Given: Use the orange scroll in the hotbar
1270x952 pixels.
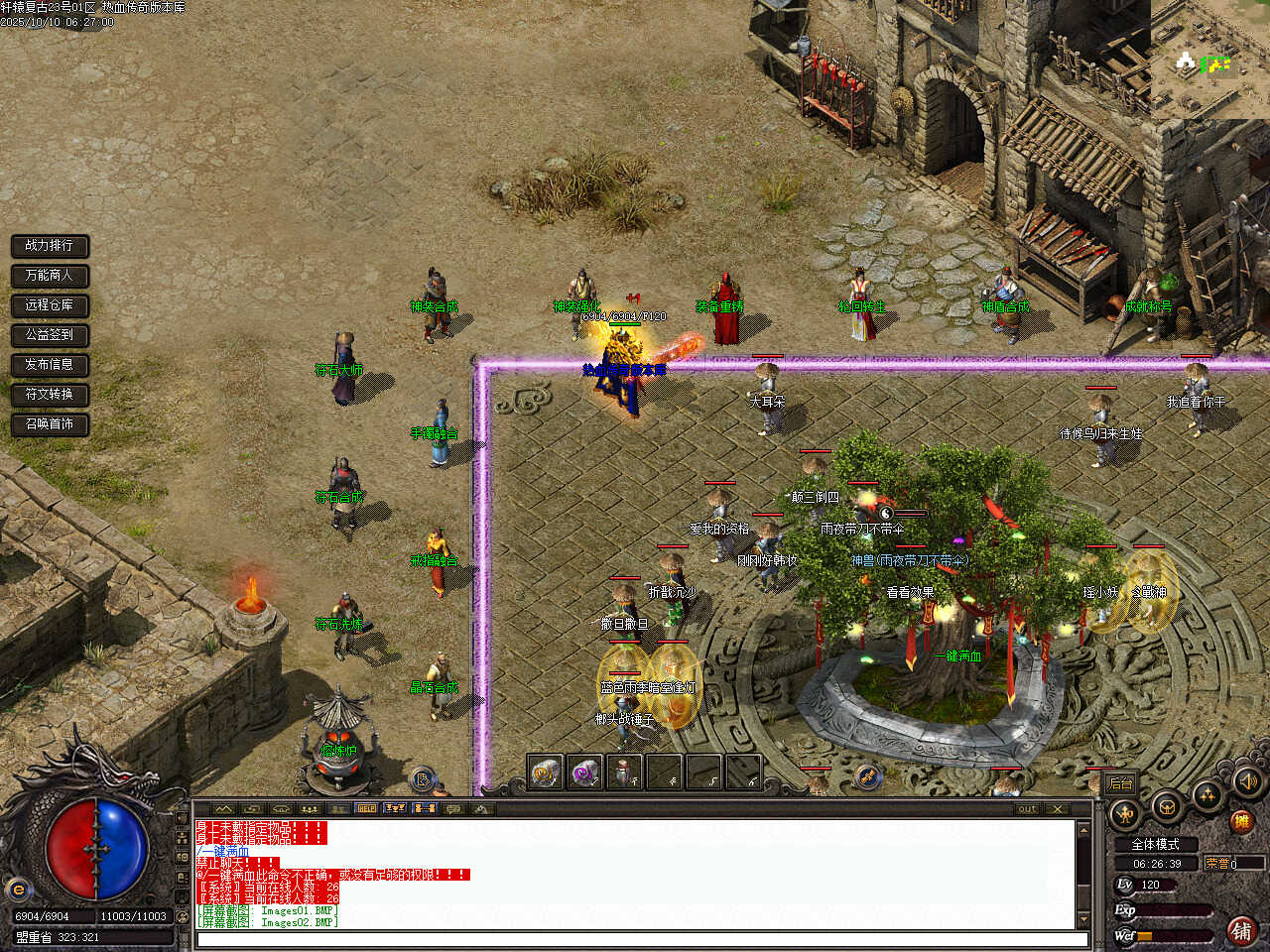Looking at the screenshot, I should (x=545, y=772).
